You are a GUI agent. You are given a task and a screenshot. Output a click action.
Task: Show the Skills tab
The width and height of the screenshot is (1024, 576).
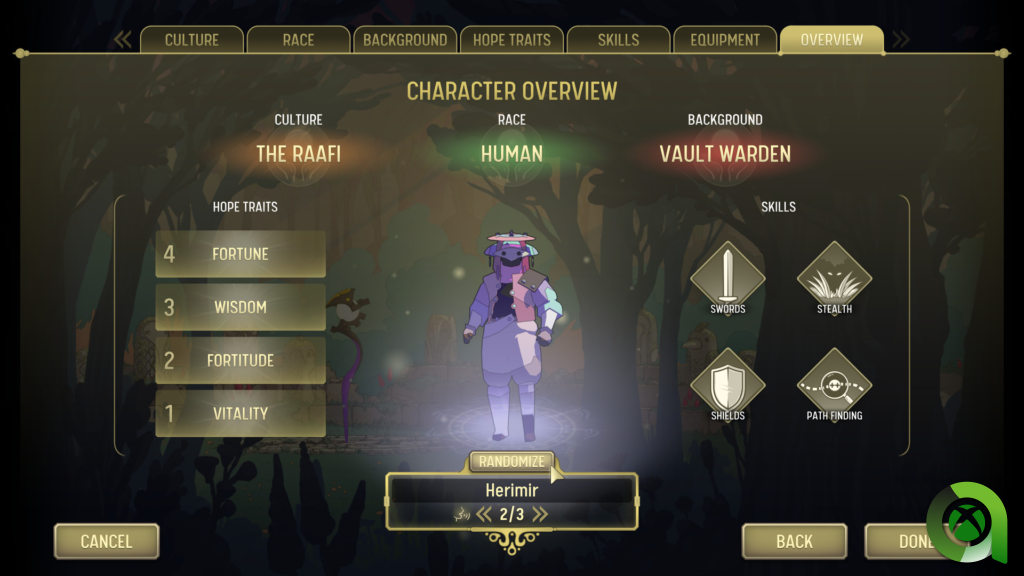(x=618, y=40)
